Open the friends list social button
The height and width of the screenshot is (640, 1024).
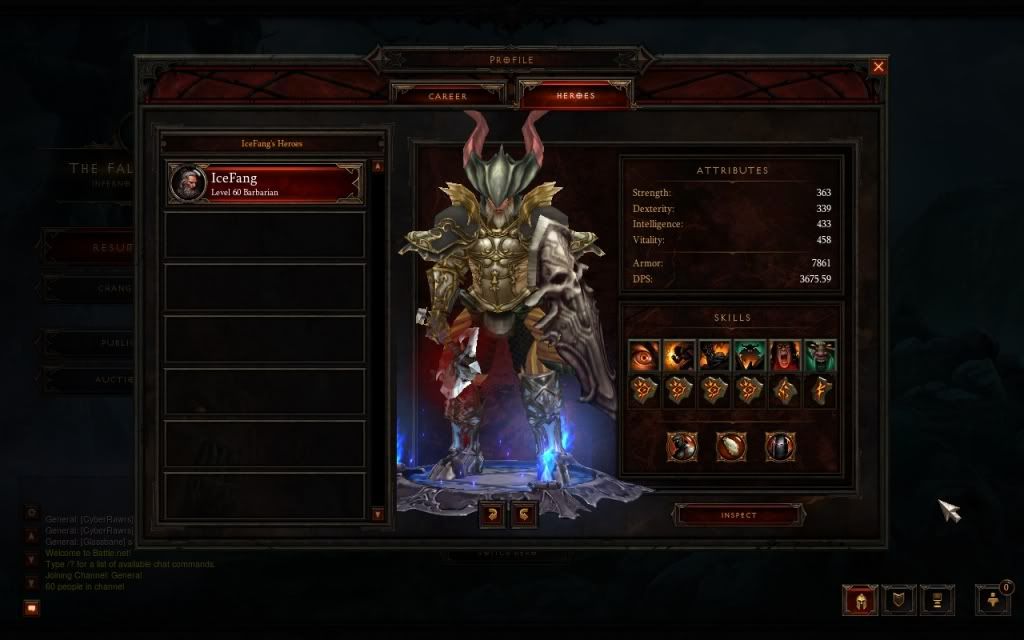point(993,600)
